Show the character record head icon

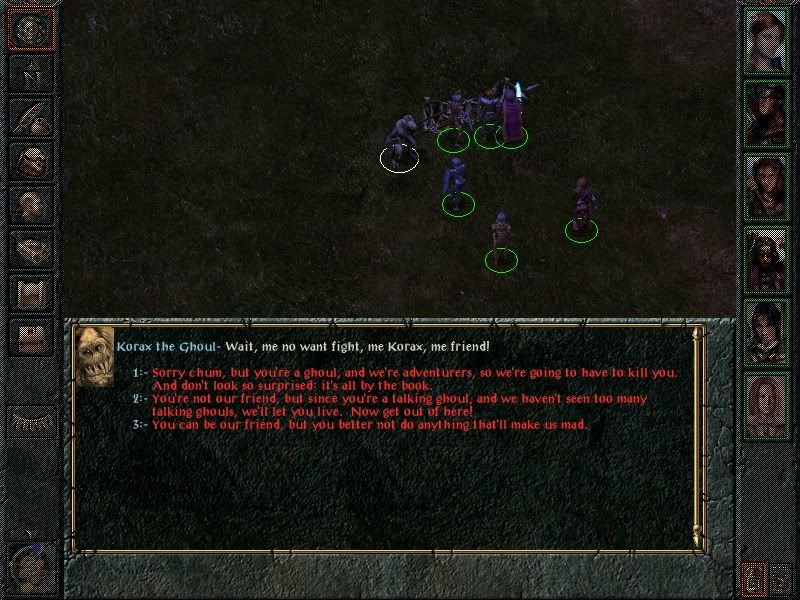30,205
